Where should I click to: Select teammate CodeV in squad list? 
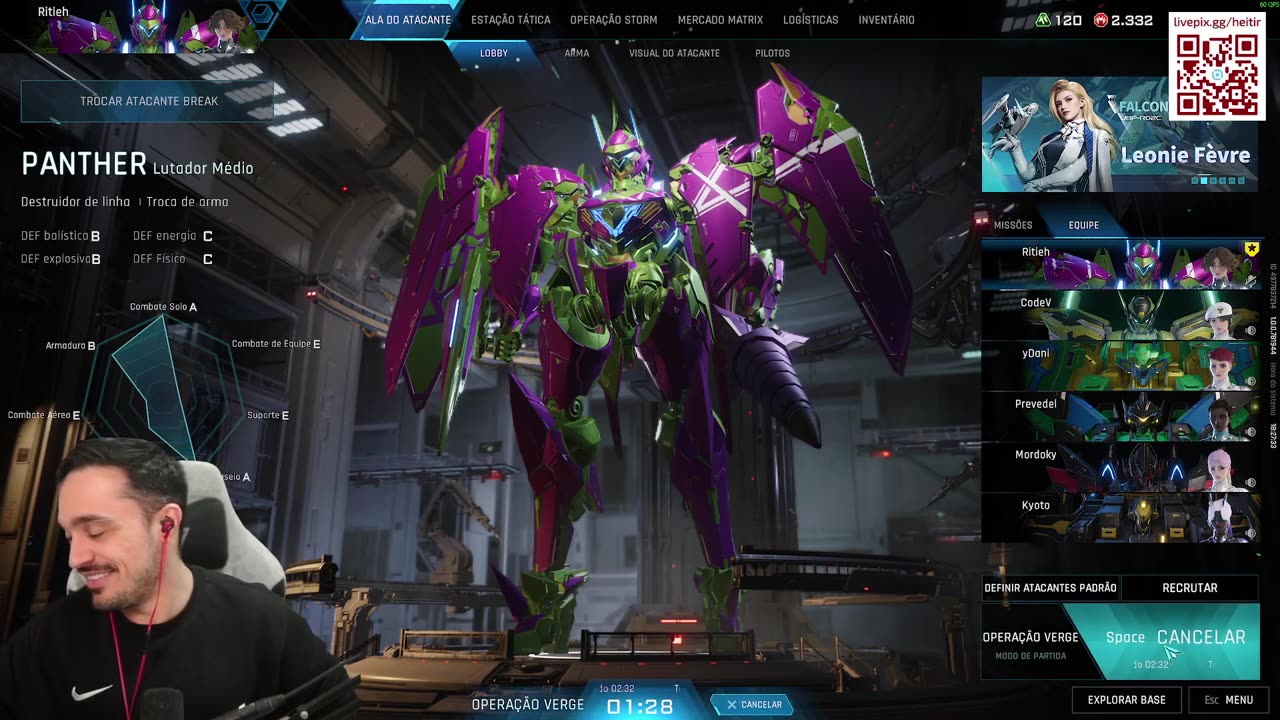point(1120,315)
